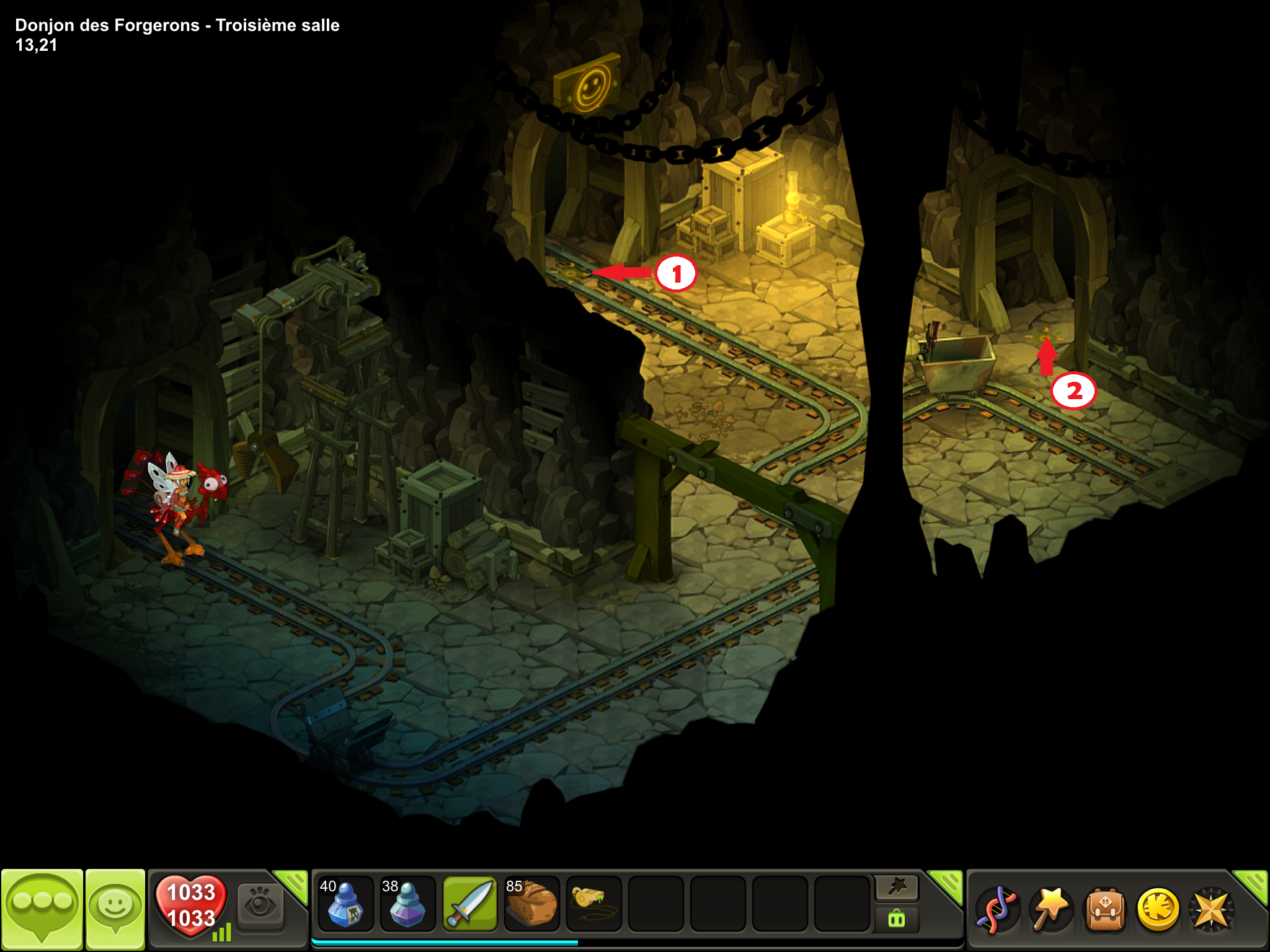Image resolution: width=1270 pixels, height=952 pixels.
Task: Open the chat speech bubble button
Action: [42, 908]
